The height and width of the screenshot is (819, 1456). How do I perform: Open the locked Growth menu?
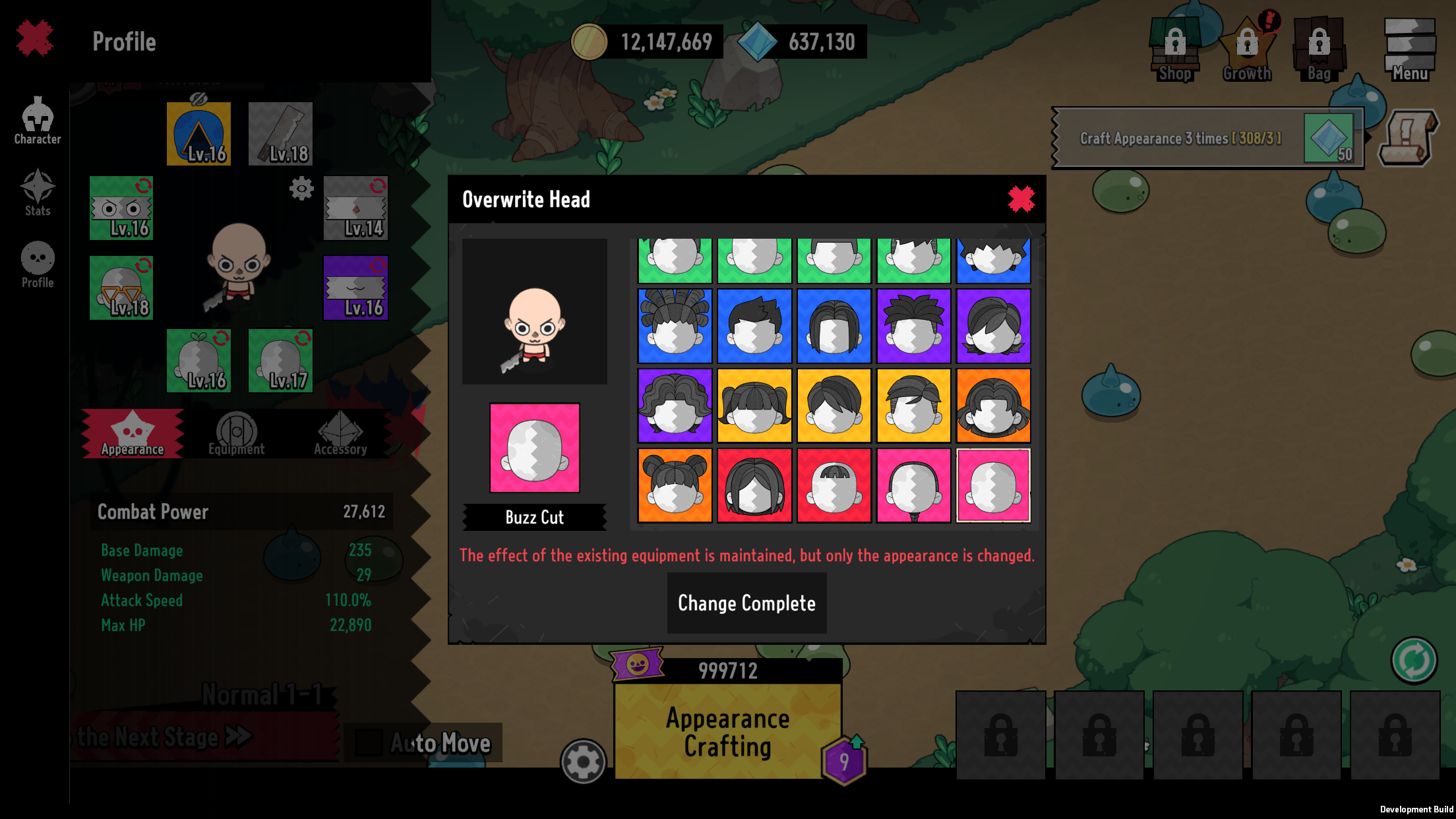pyautogui.click(x=1248, y=46)
